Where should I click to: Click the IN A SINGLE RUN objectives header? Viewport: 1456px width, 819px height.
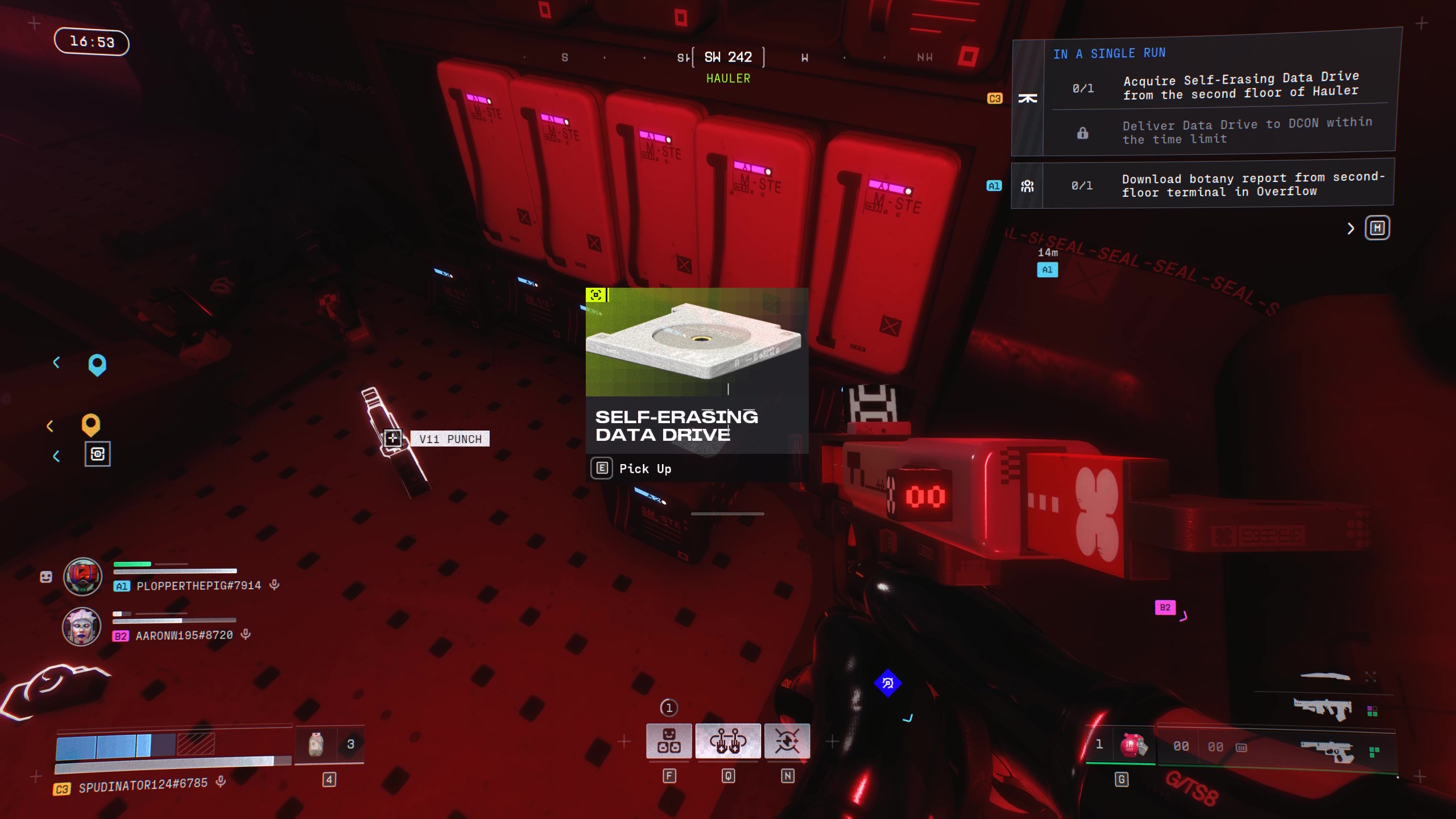1109,53
